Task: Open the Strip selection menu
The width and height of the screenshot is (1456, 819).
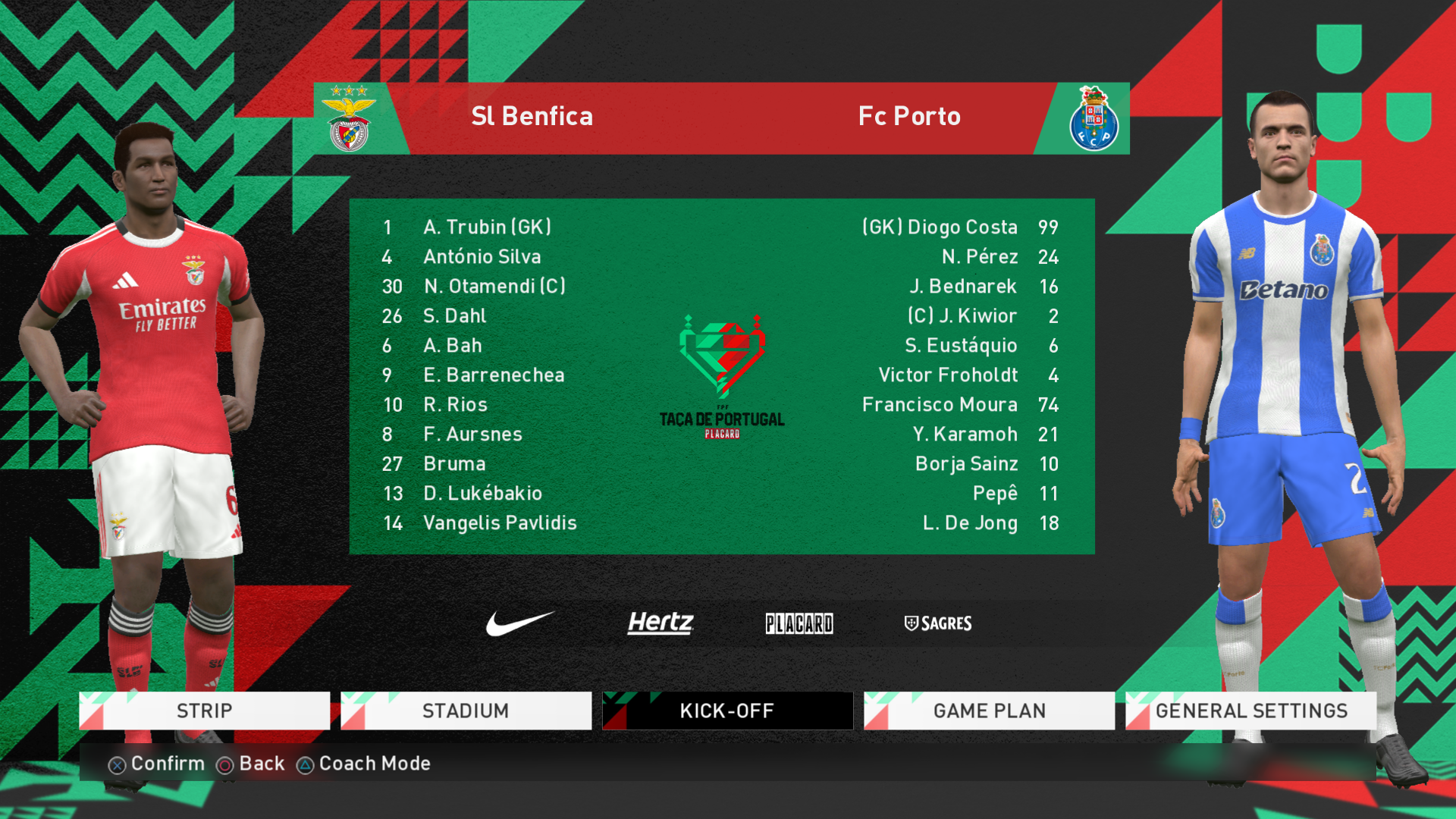Action: coord(205,711)
